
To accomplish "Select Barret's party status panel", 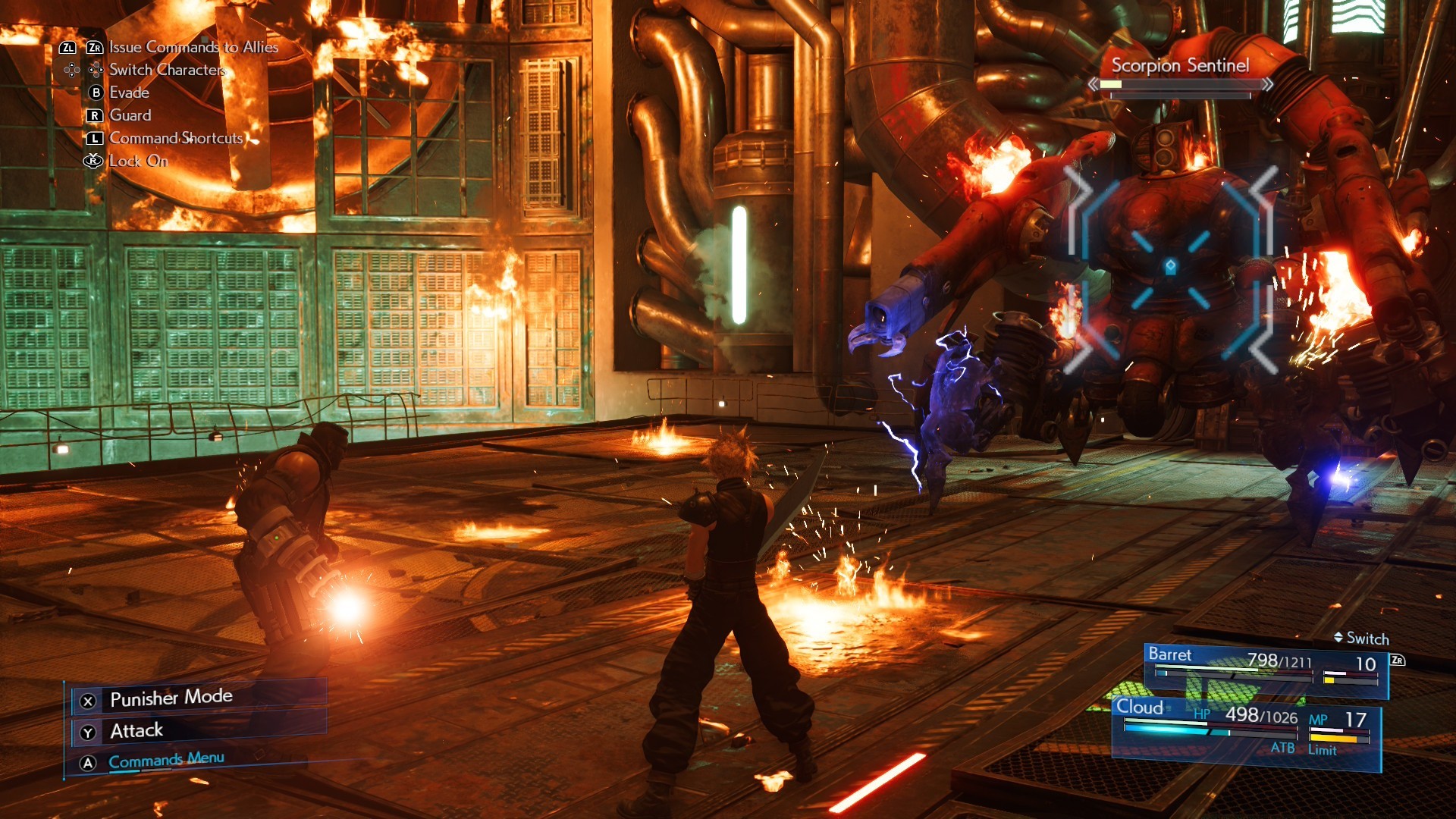I will (x=1265, y=669).
